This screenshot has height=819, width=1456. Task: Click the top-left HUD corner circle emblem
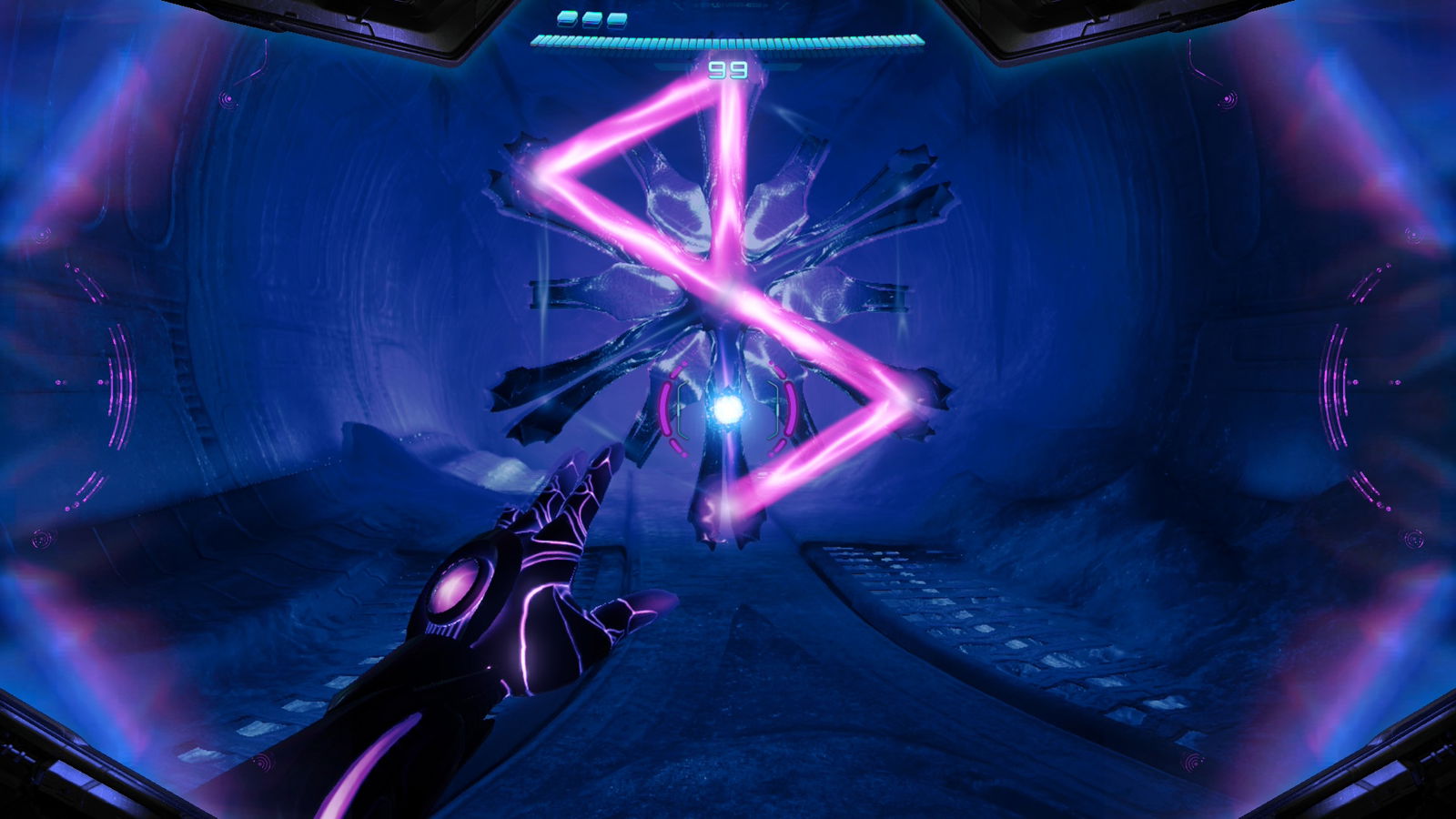228,98
